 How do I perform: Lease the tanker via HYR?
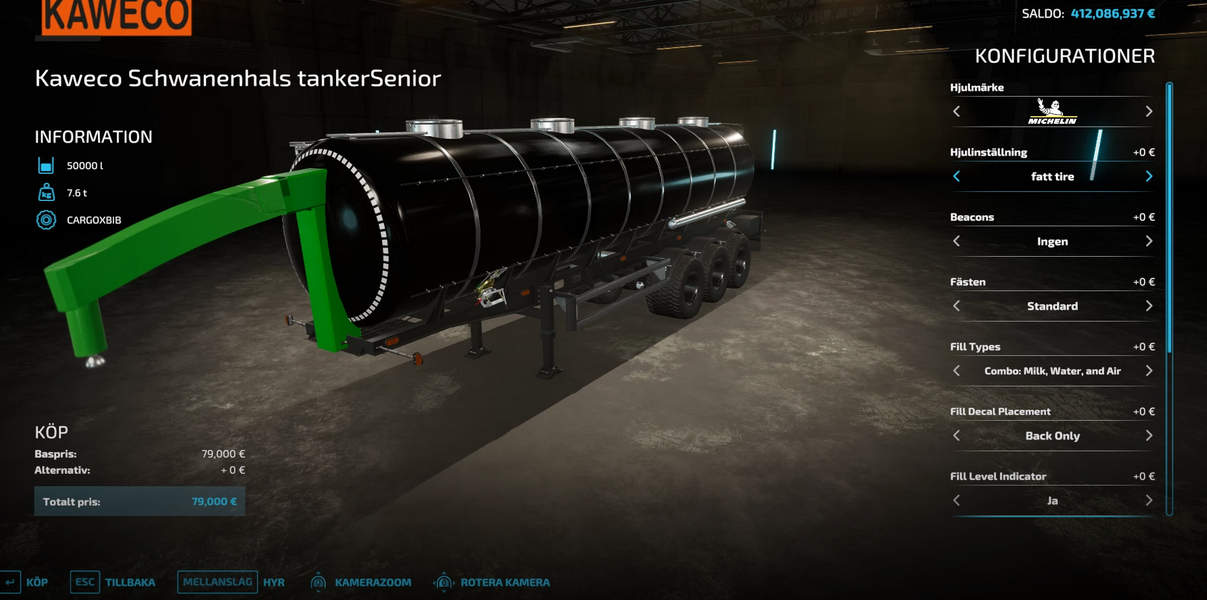[x=232, y=582]
